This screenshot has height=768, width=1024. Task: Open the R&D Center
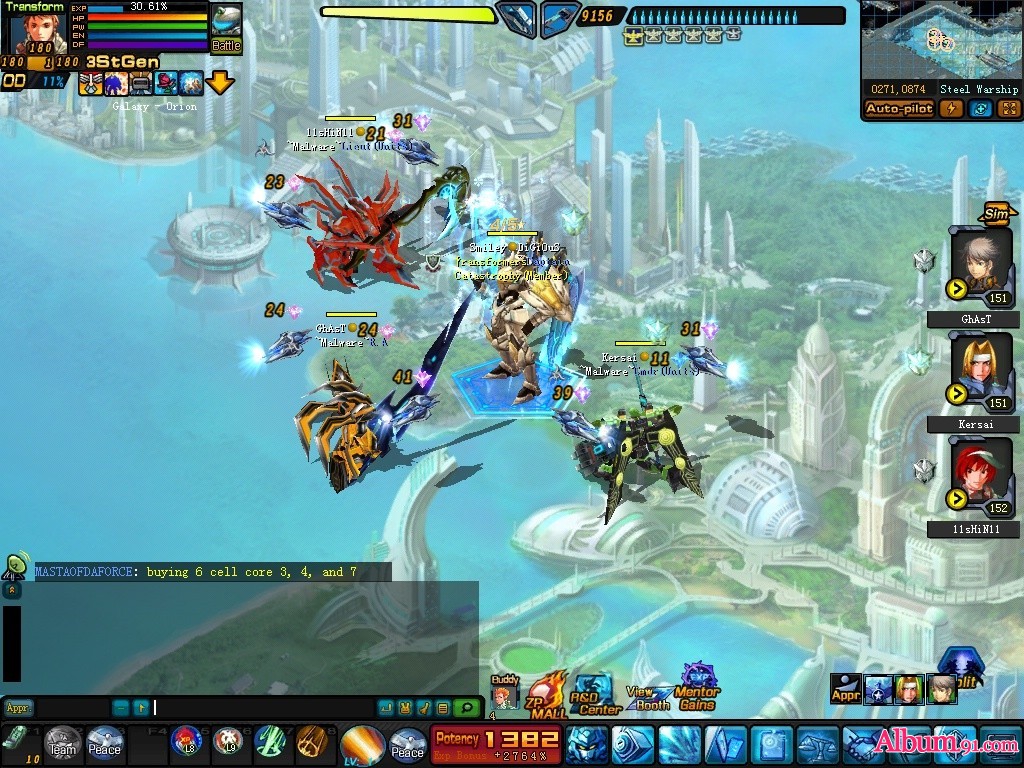(594, 695)
